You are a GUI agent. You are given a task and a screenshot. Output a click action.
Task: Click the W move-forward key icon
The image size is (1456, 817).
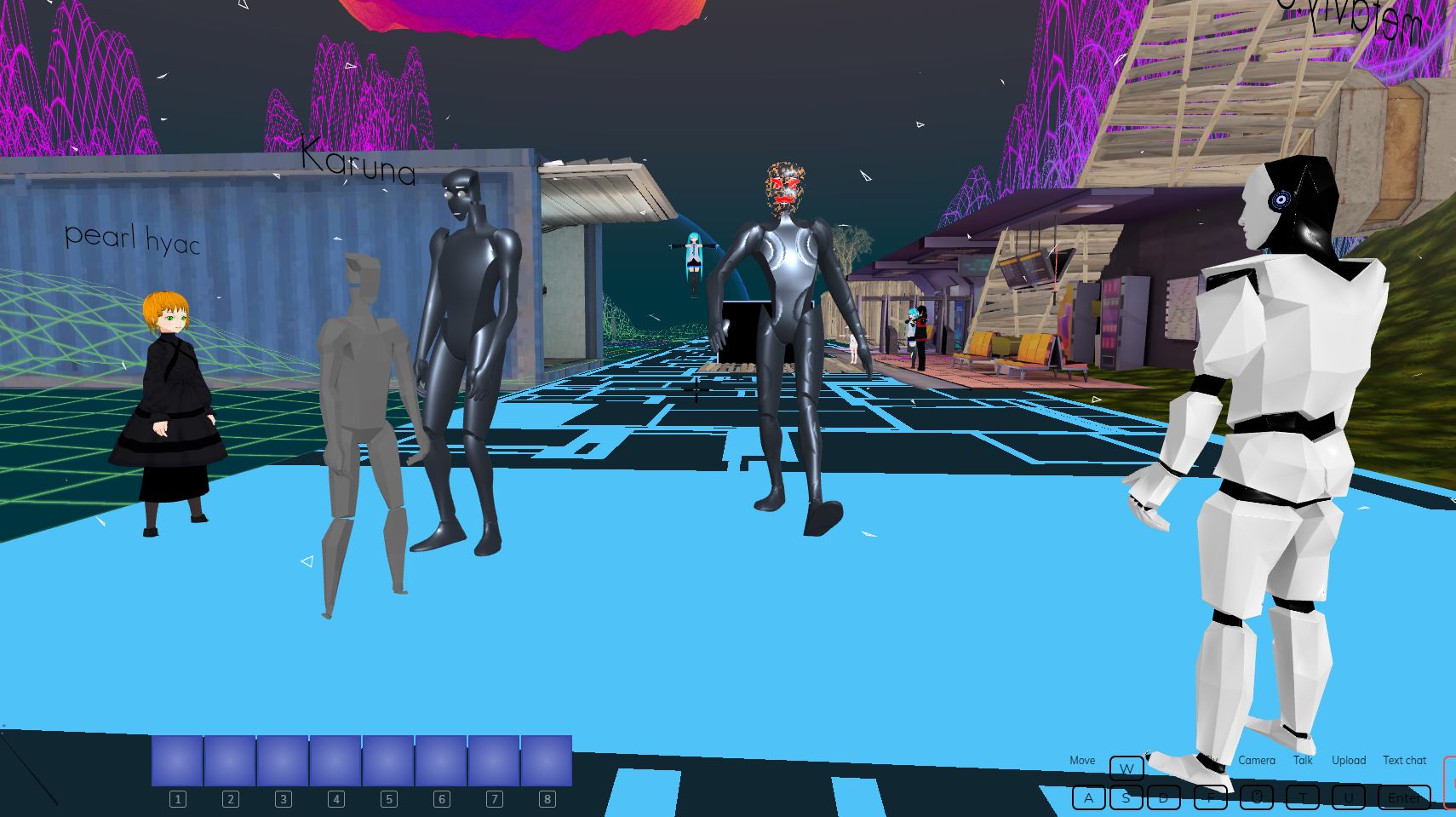[x=1126, y=768]
